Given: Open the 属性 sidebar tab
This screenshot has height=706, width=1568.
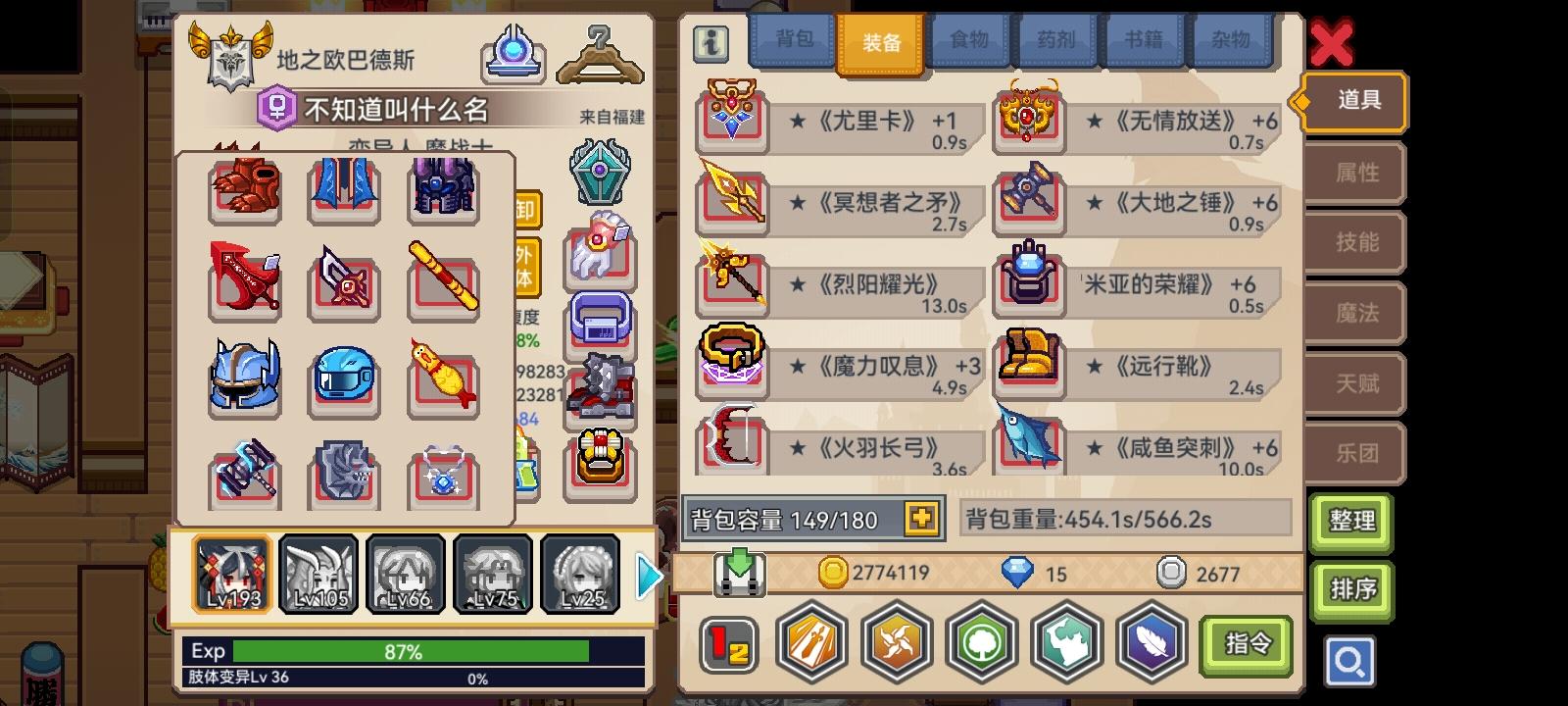Looking at the screenshot, I should (x=1357, y=173).
